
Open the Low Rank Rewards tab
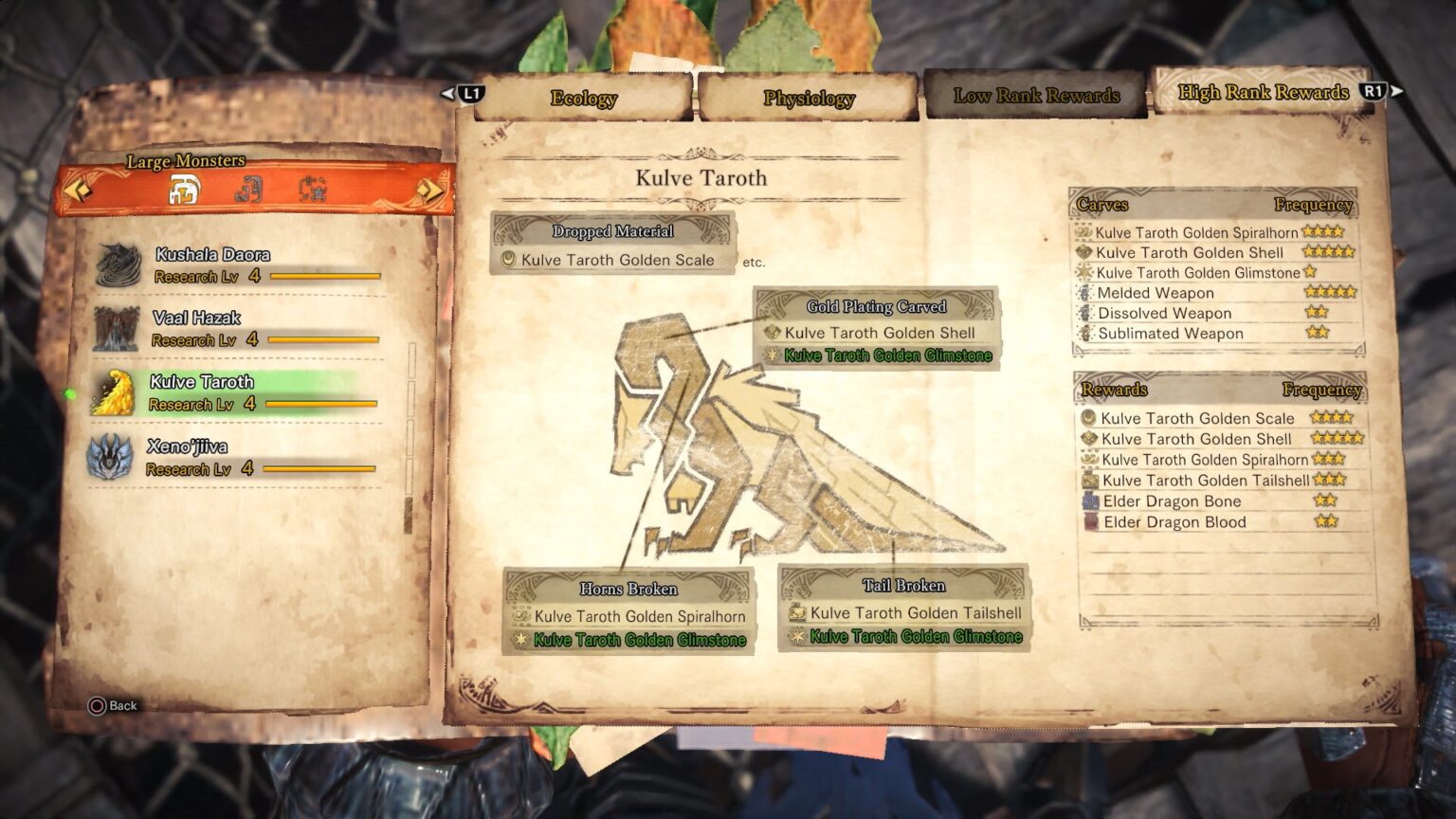coord(1037,96)
